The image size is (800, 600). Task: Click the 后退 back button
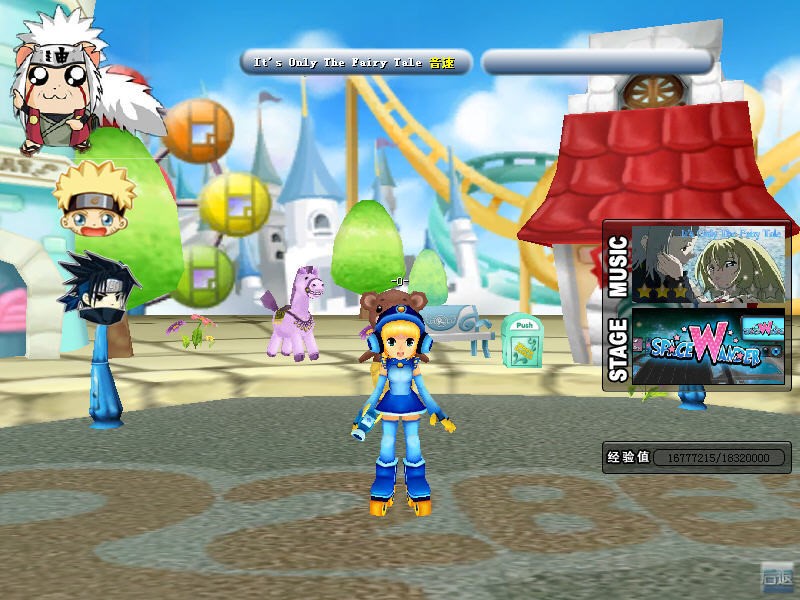pos(776,577)
